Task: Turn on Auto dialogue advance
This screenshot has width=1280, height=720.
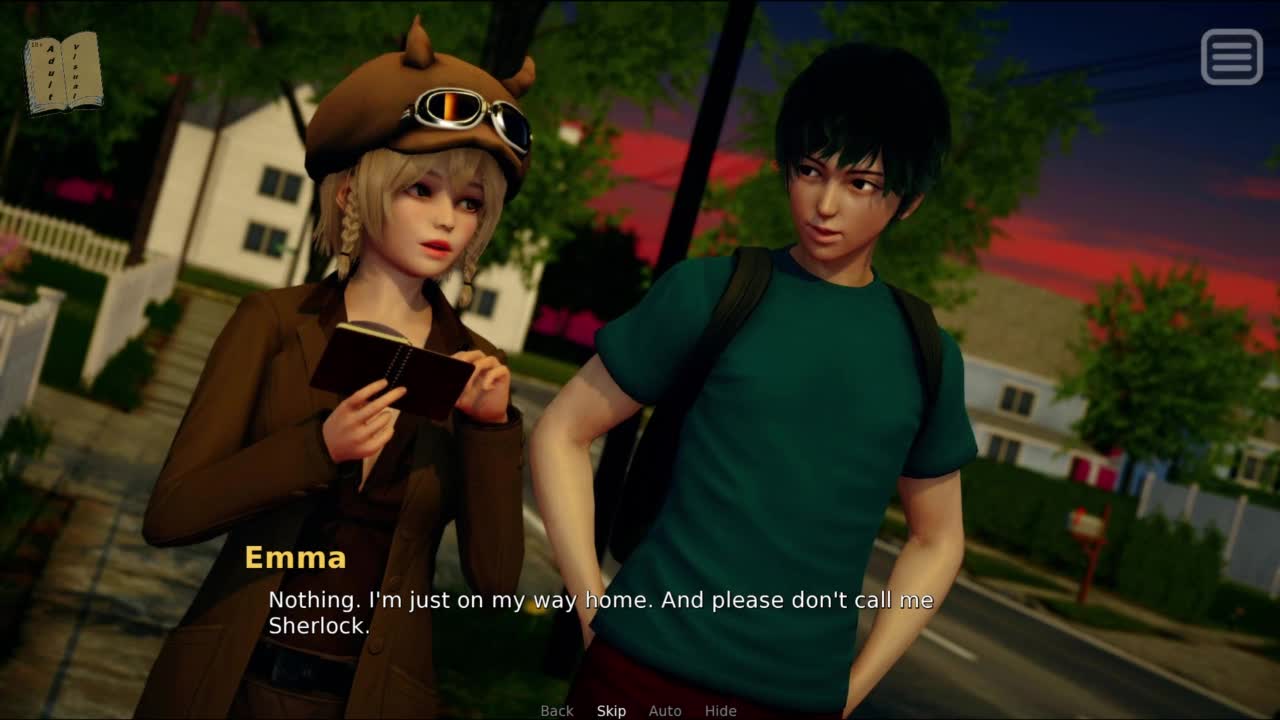Action: [665, 711]
